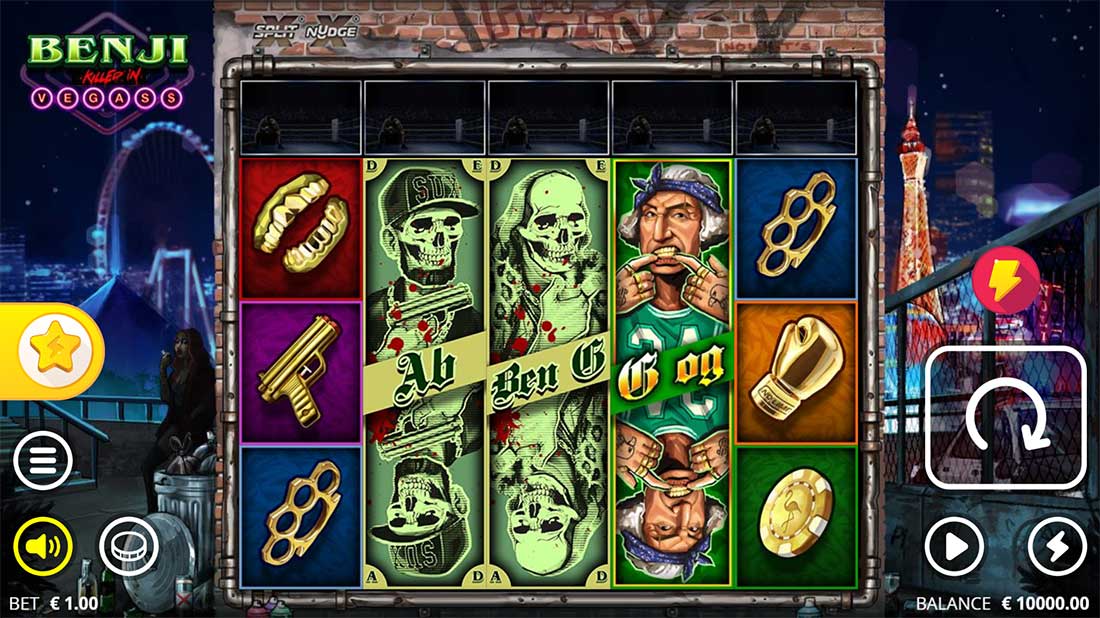This screenshot has width=1100, height=618.
Task: Open the hamburger menu
Action: (x=43, y=460)
